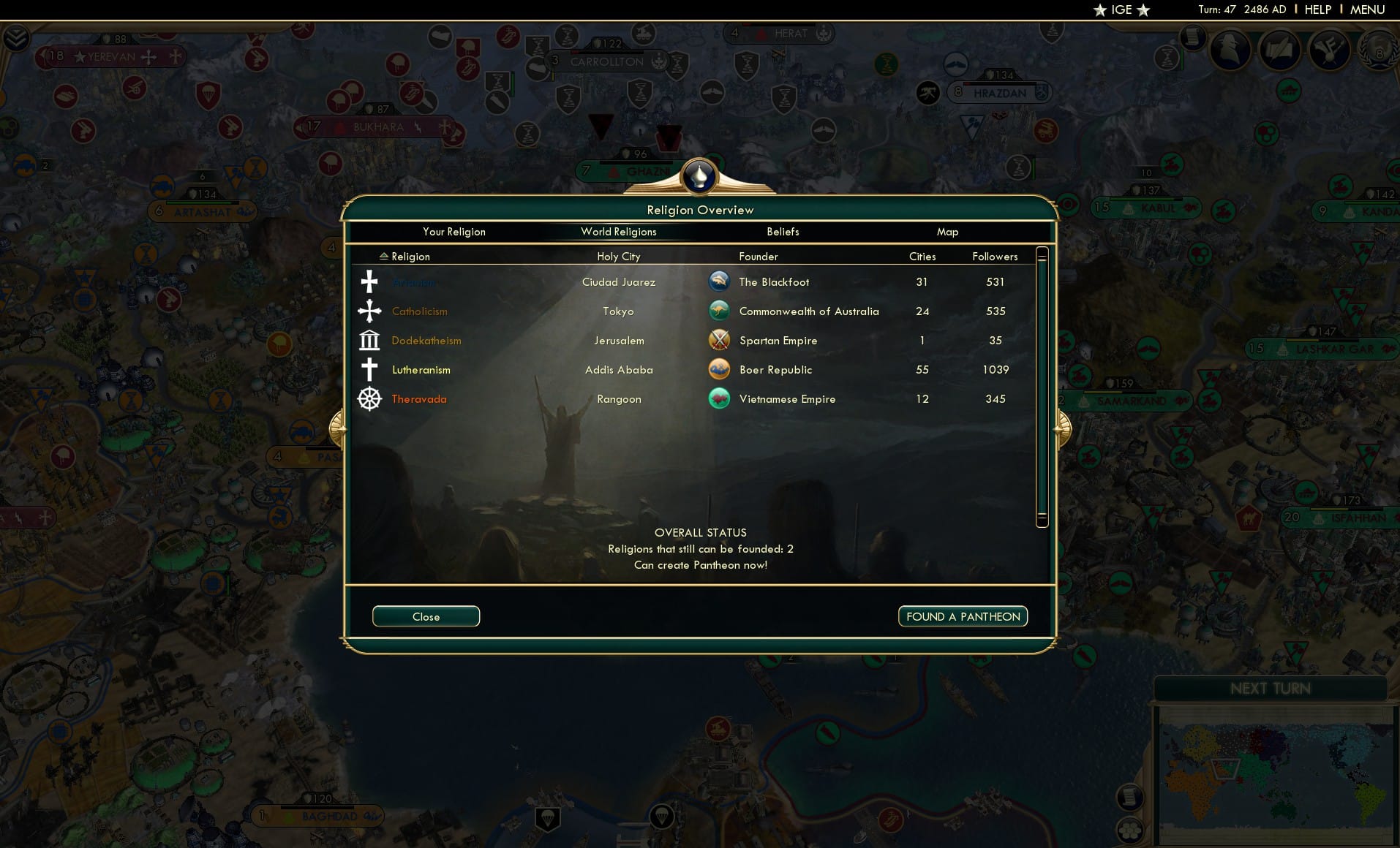Click the faith droplet emblem above the dialog
Image resolution: width=1400 pixels, height=848 pixels.
pyautogui.click(x=700, y=175)
